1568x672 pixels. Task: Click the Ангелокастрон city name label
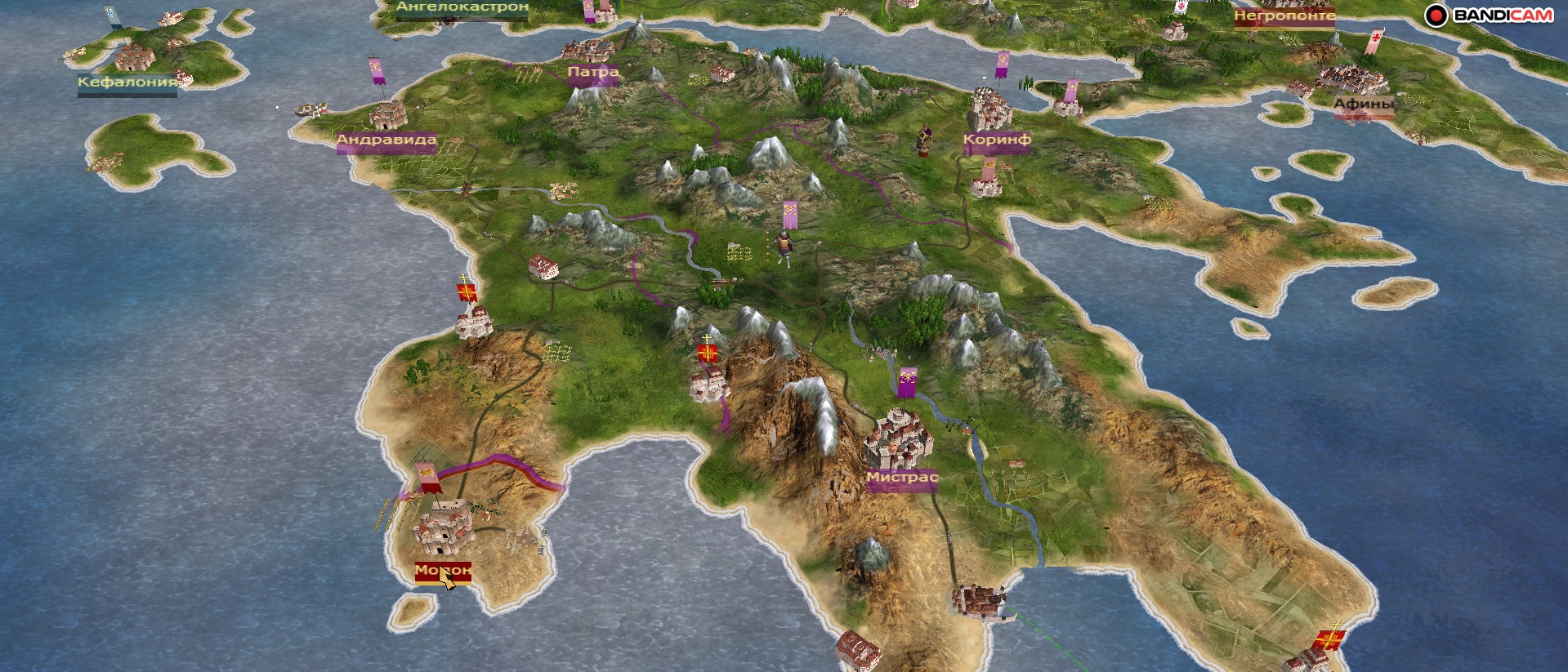(462, 7)
